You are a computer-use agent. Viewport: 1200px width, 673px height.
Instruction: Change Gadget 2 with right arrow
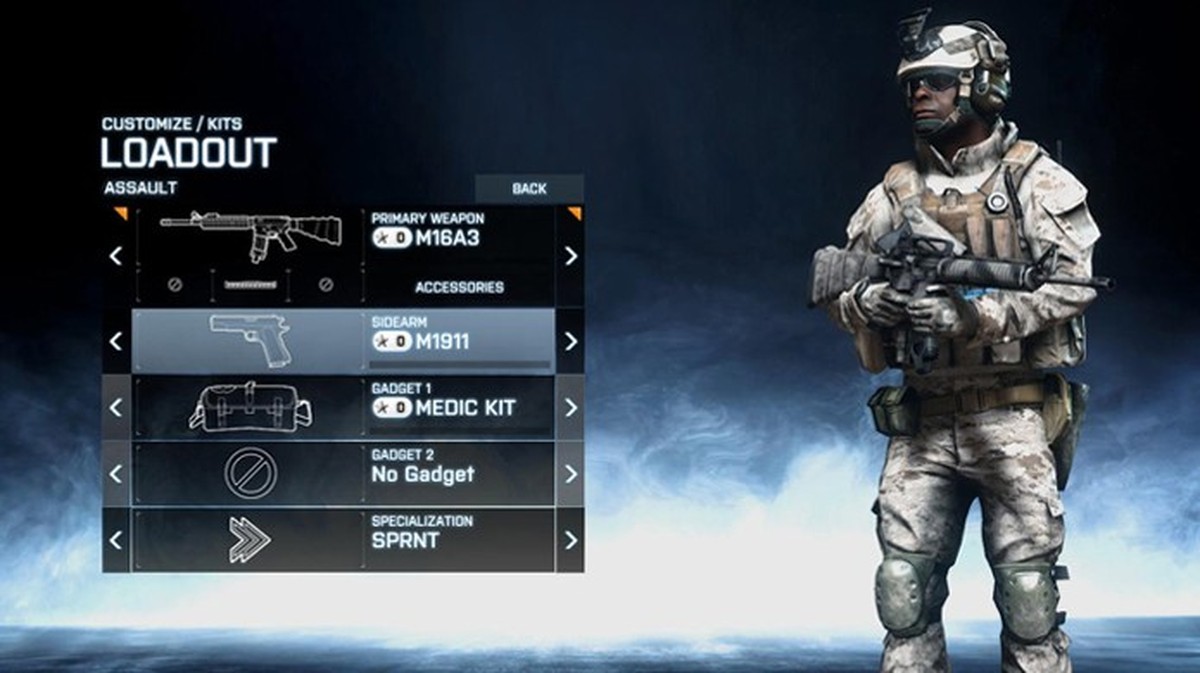pos(570,473)
